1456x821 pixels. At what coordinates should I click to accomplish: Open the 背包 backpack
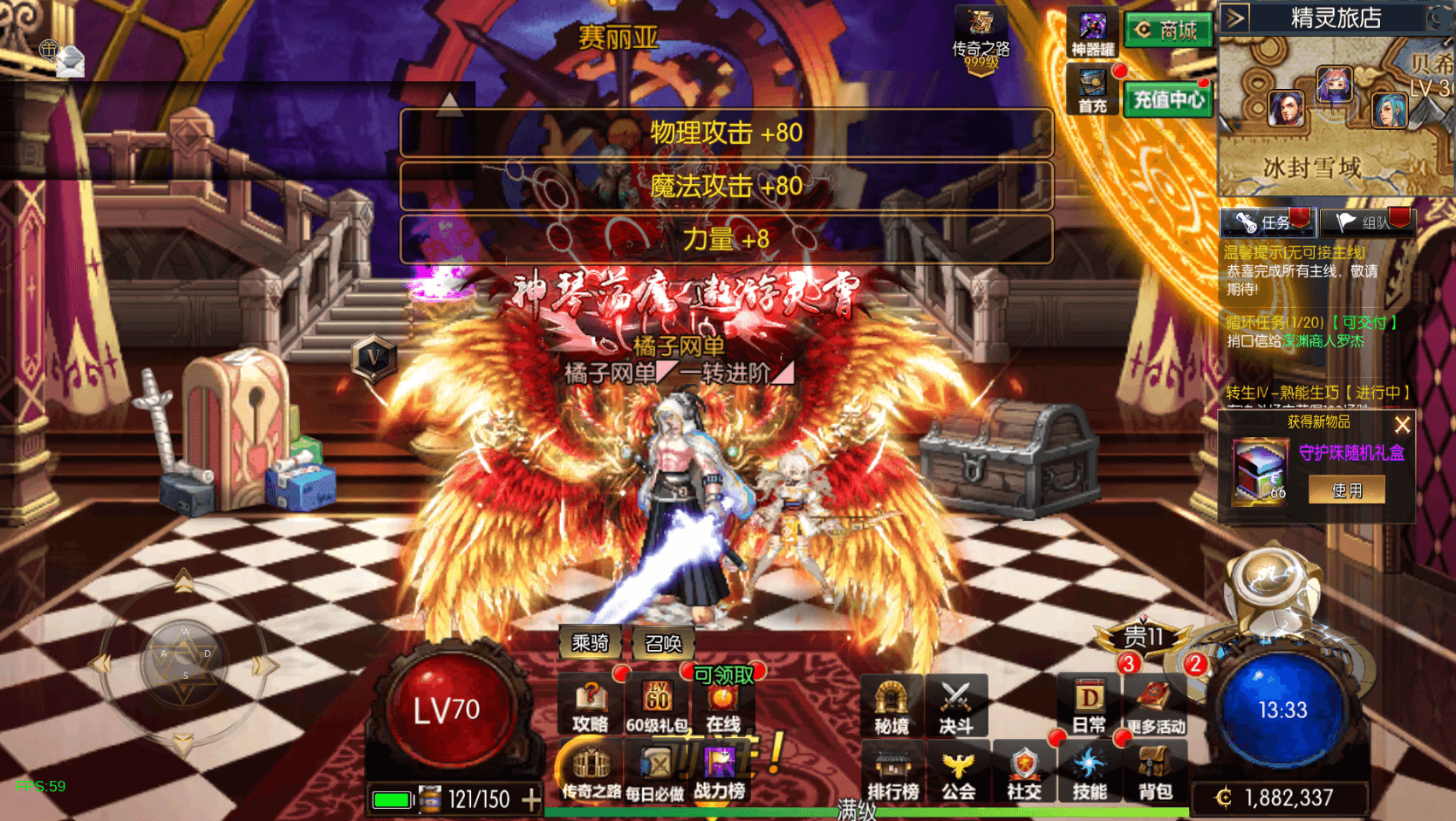[1155, 774]
